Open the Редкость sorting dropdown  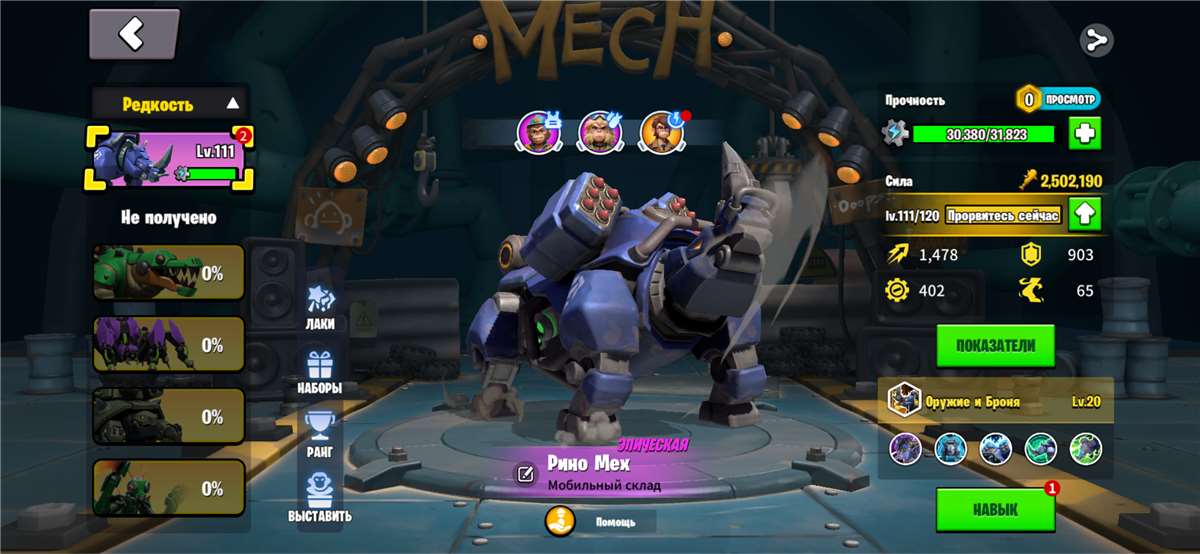169,103
